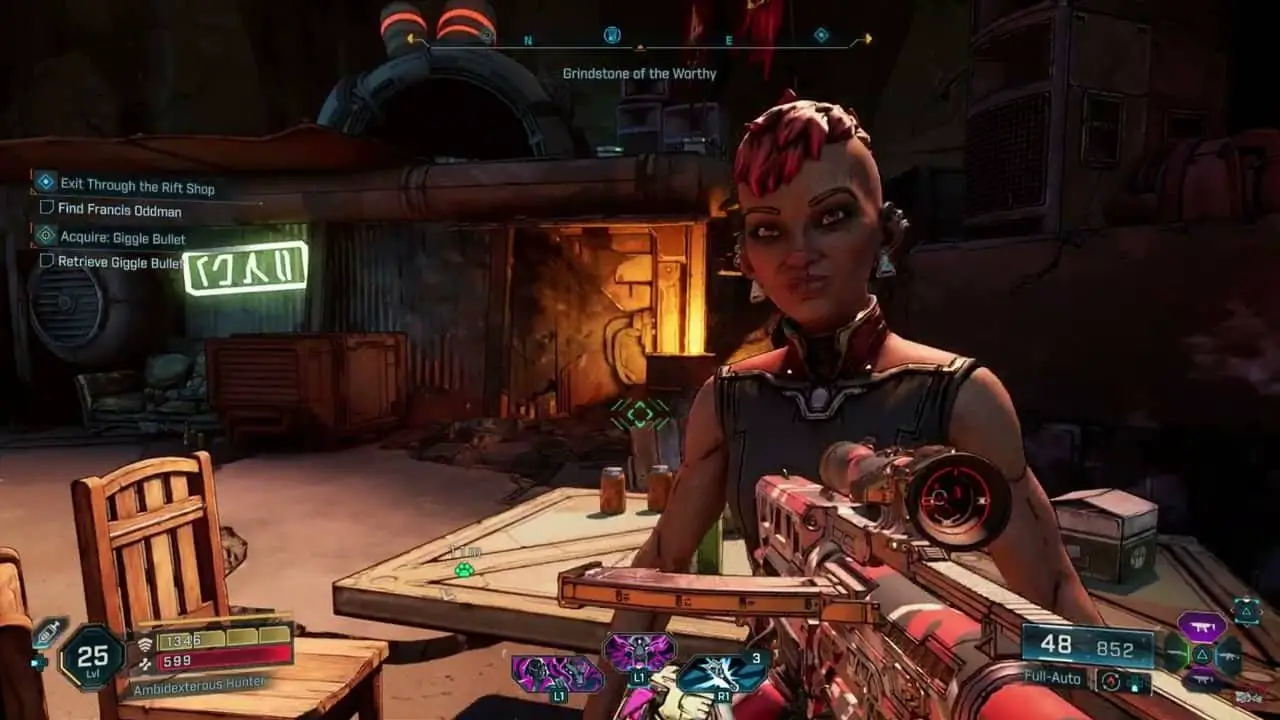Image resolution: width=1280 pixels, height=720 pixels.
Task: Click the Grindstone of the Worthy label
Action: (x=639, y=74)
